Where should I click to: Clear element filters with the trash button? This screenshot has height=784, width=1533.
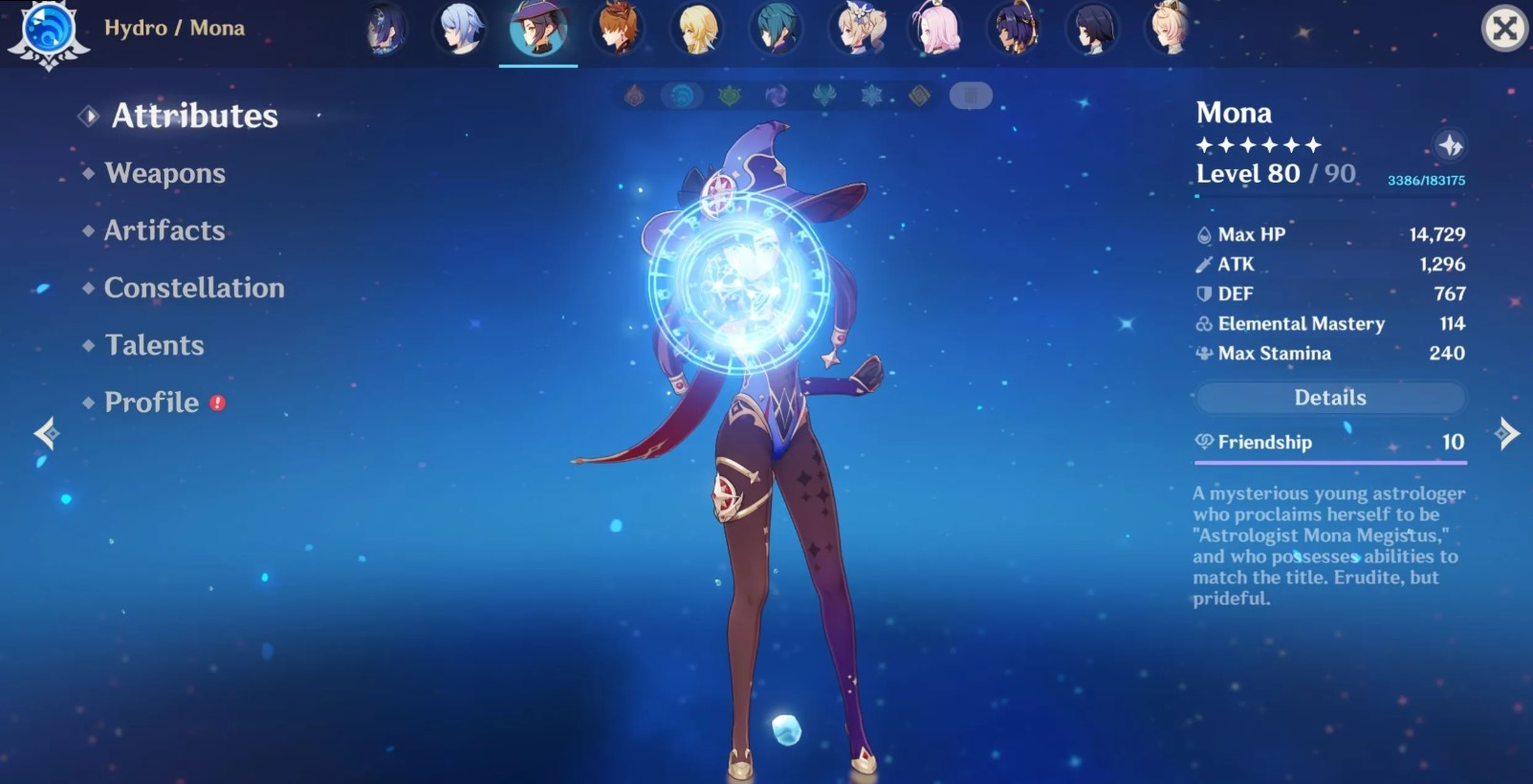971,96
